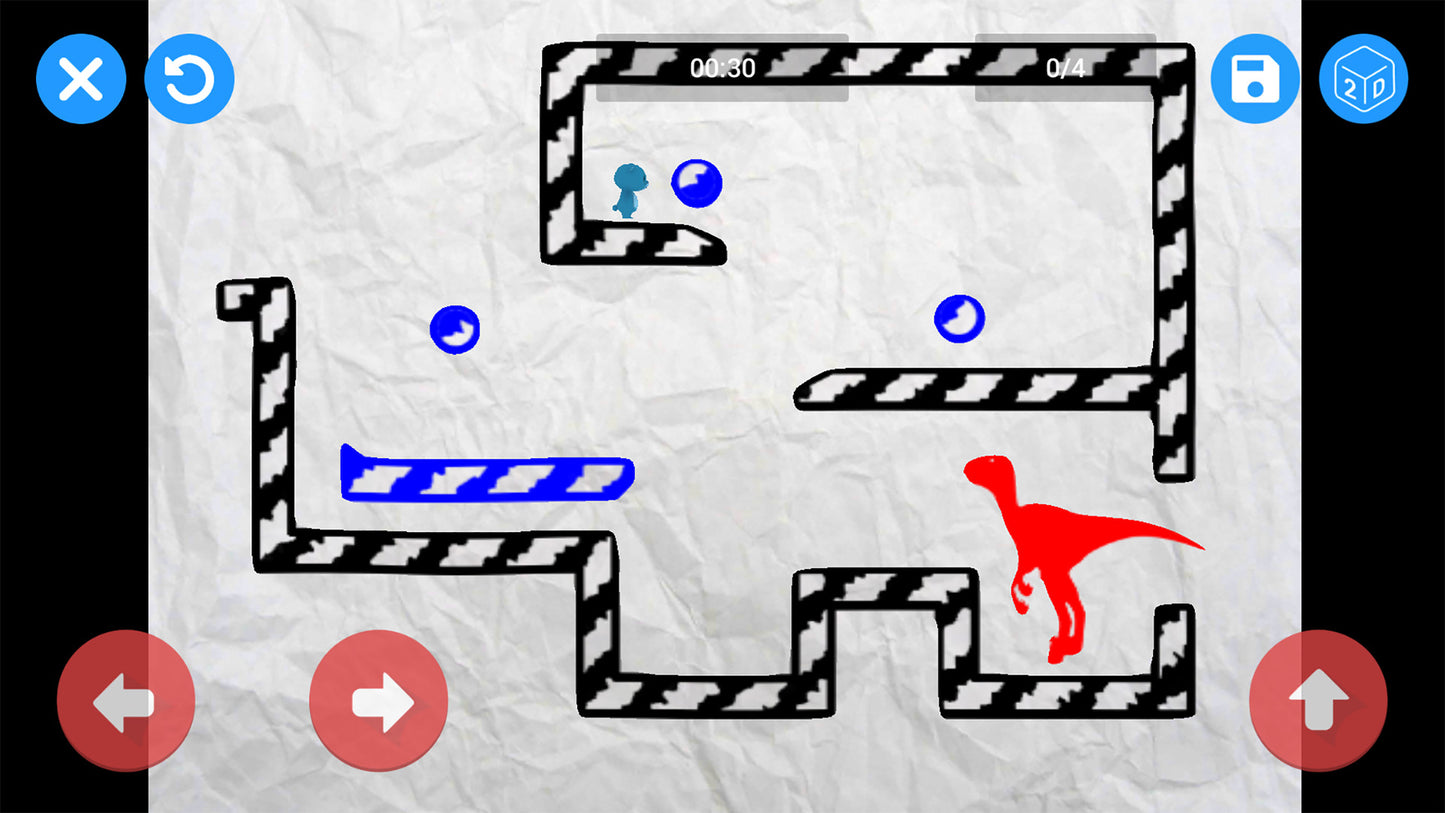Open the exit button in the corner
The height and width of the screenshot is (813, 1445).
click(81, 79)
